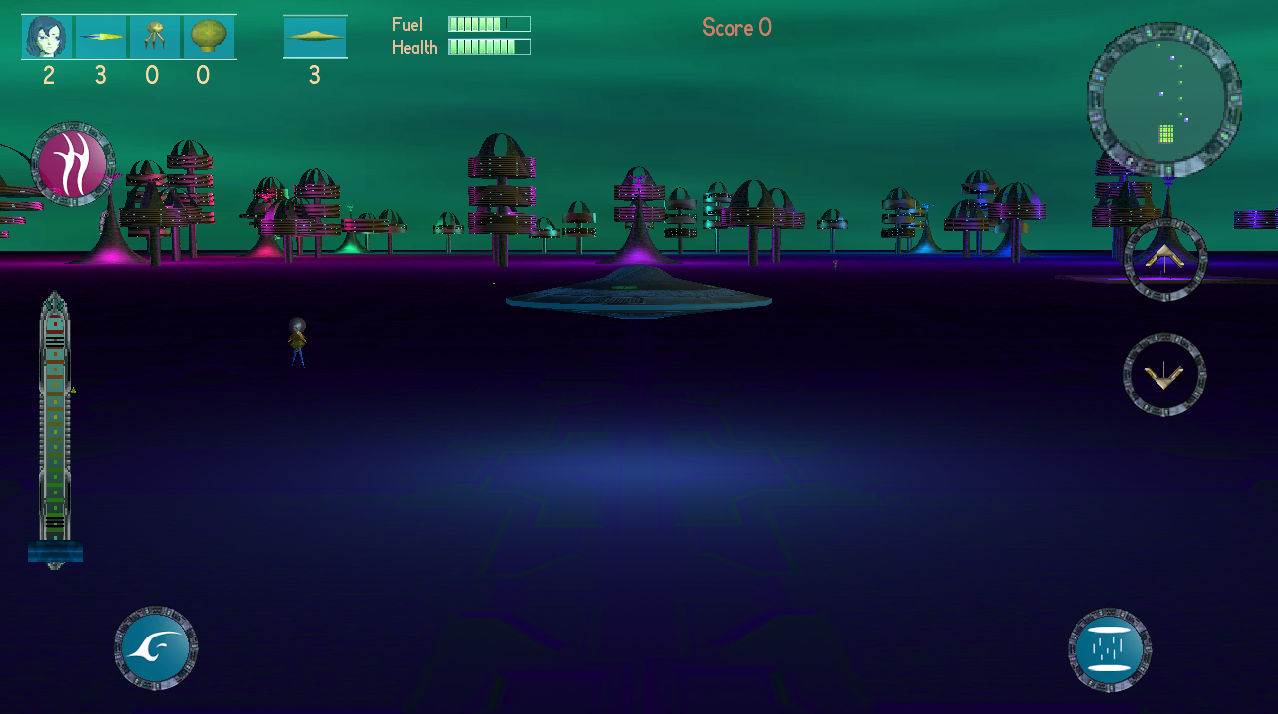Tap the upward gold chevron ascend button

coord(1165,259)
